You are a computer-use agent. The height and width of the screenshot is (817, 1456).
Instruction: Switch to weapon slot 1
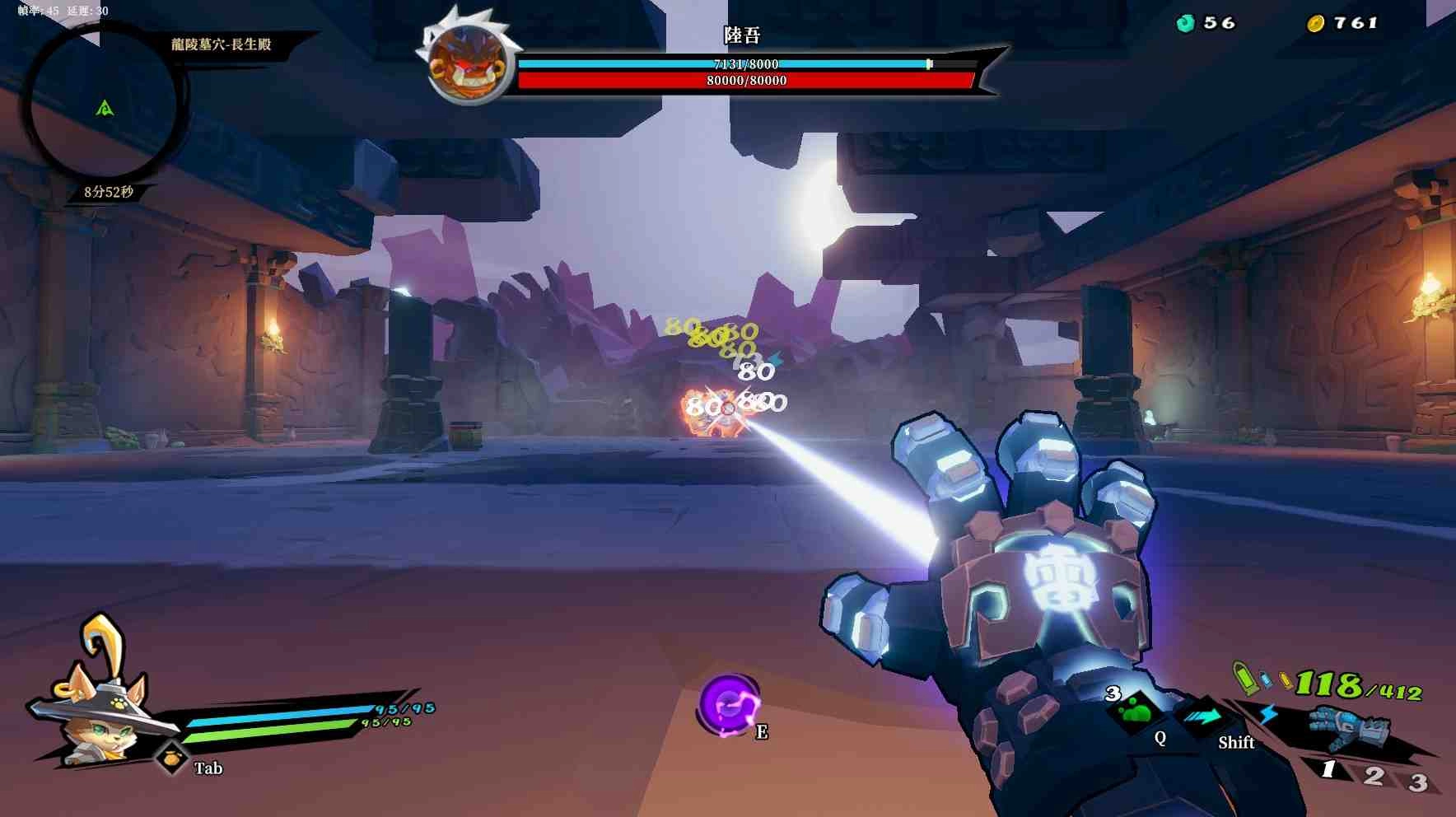[x=1328, y=770]
